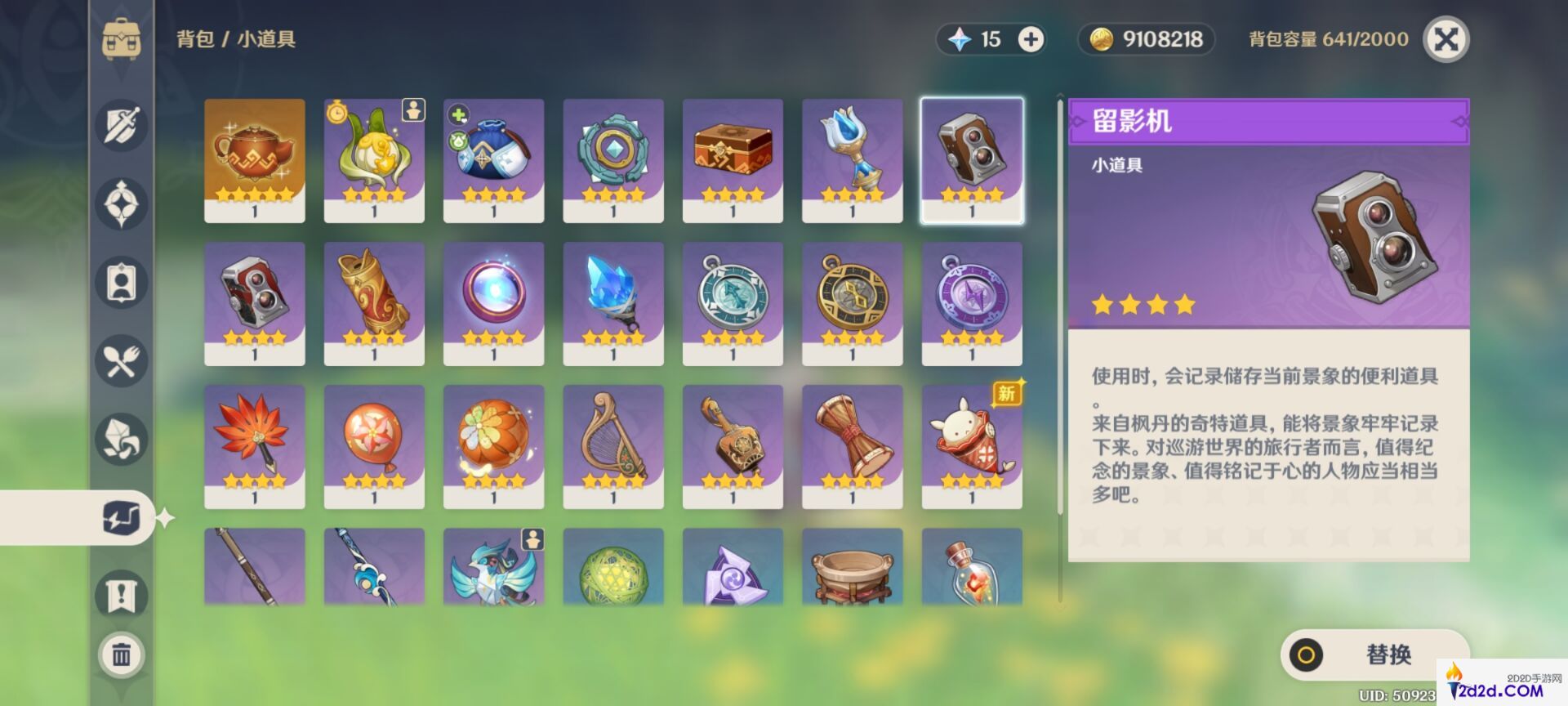
Task: Pick the wooden lyre gadget
Action: coord(613,446)
